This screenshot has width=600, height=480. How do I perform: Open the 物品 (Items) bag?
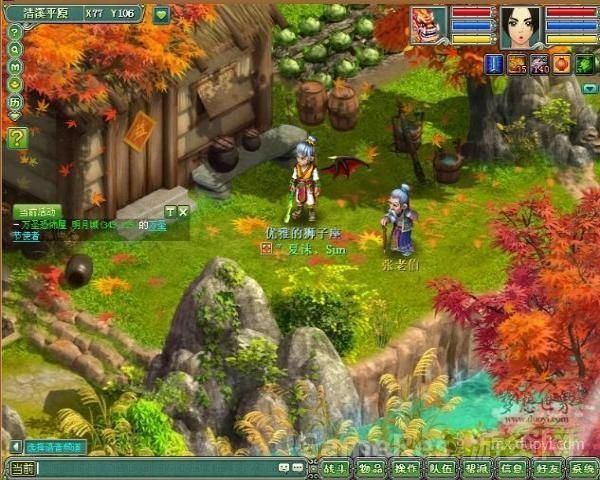(370, 468)
